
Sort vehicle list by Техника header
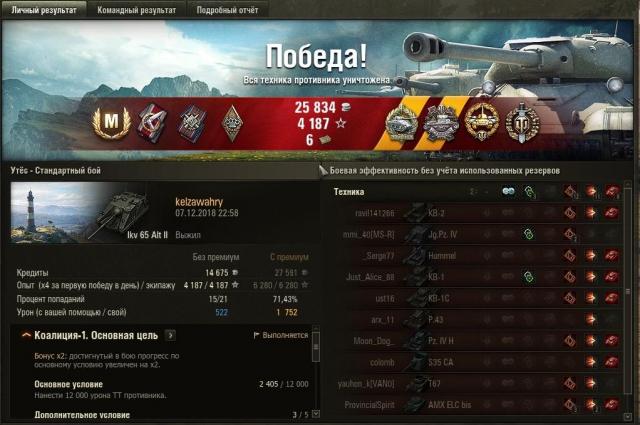349,191
